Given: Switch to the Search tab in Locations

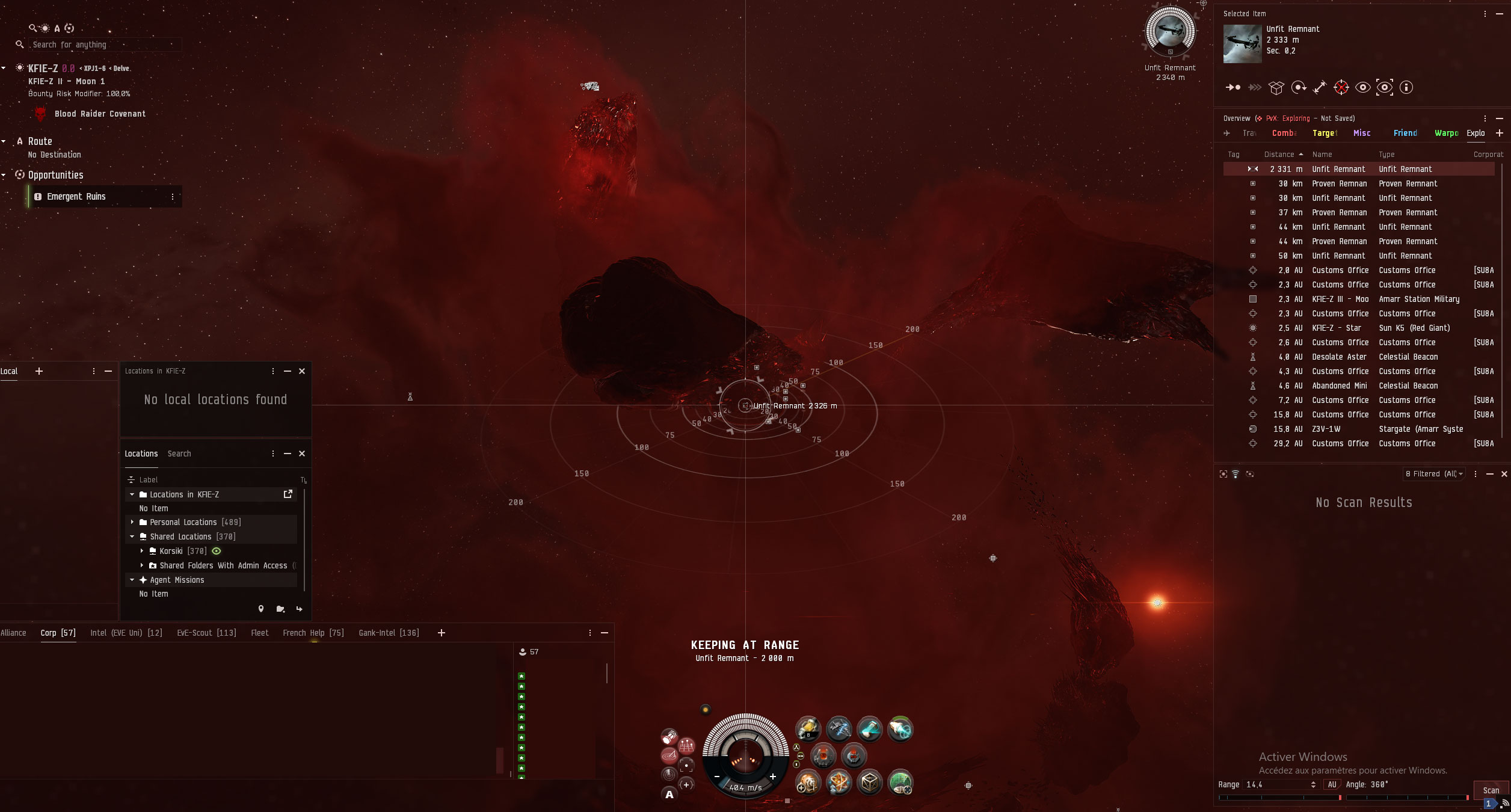Looking at the screenshot, I should (x=179, y=454).
